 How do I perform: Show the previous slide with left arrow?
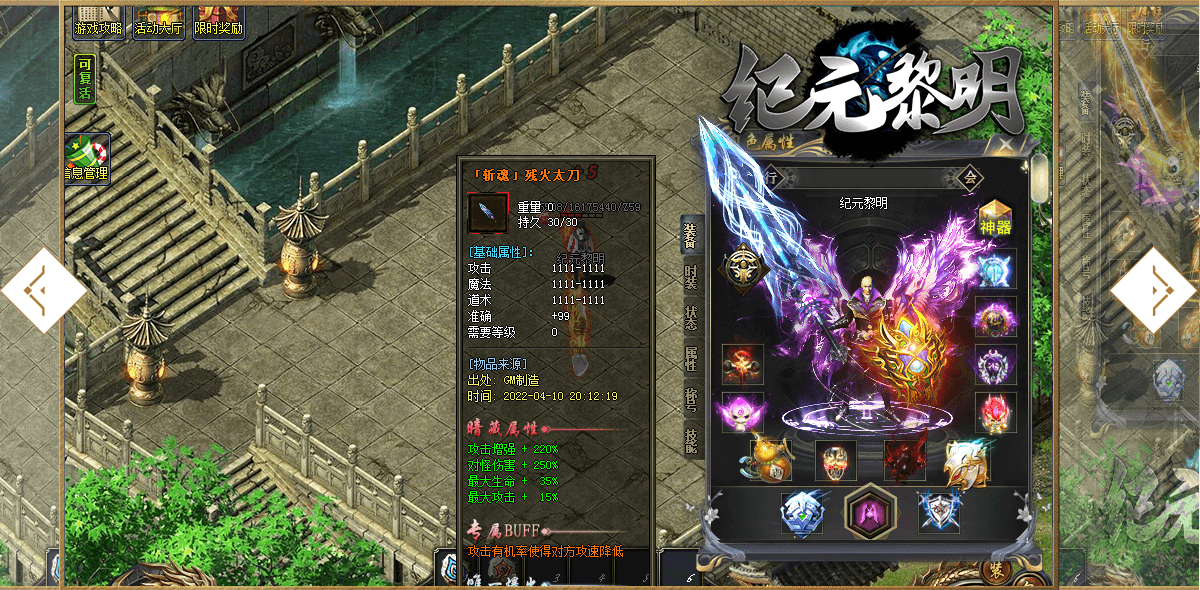[42, 291]
